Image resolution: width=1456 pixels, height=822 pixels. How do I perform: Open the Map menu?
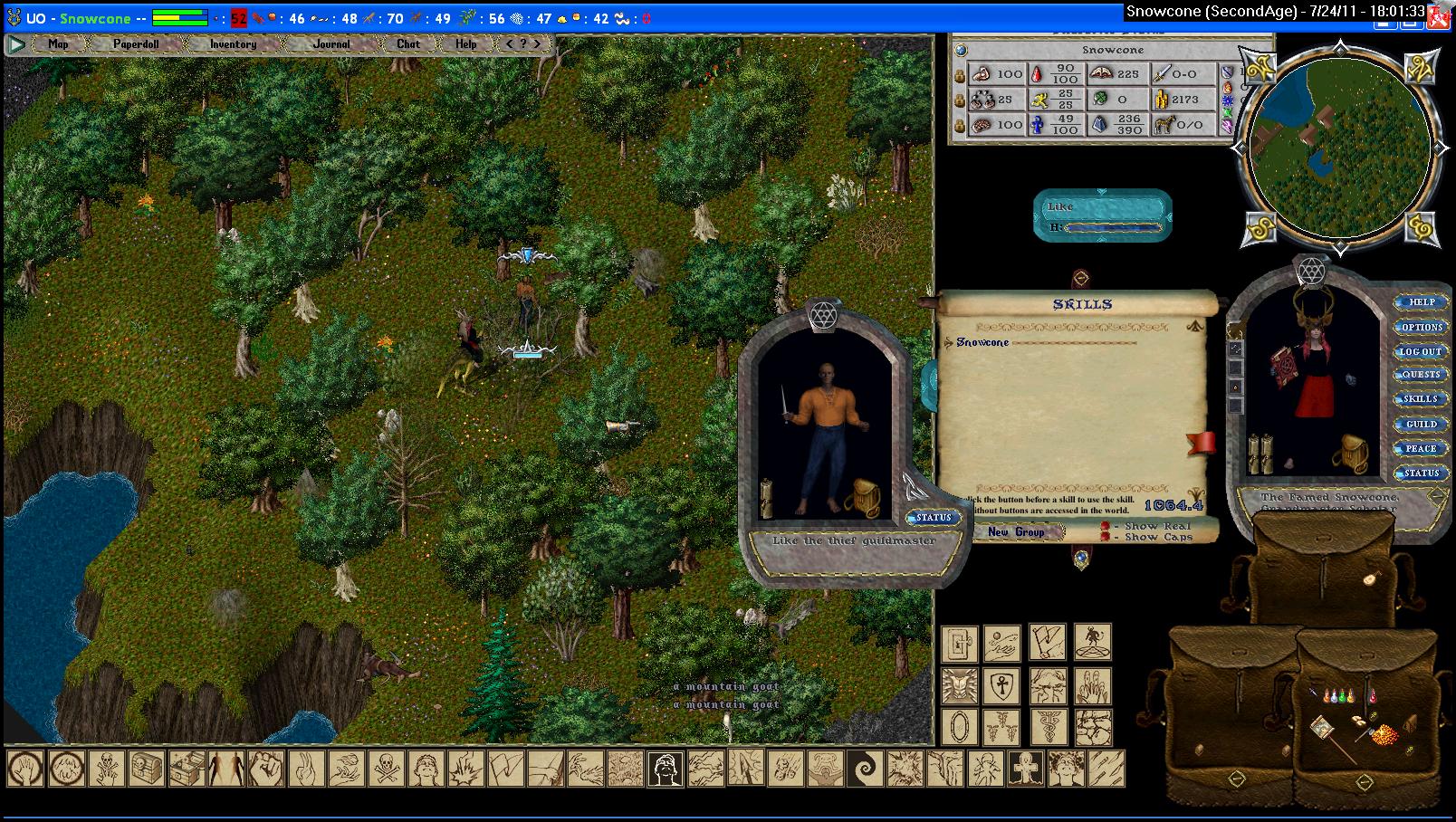(x=58, y=43)
